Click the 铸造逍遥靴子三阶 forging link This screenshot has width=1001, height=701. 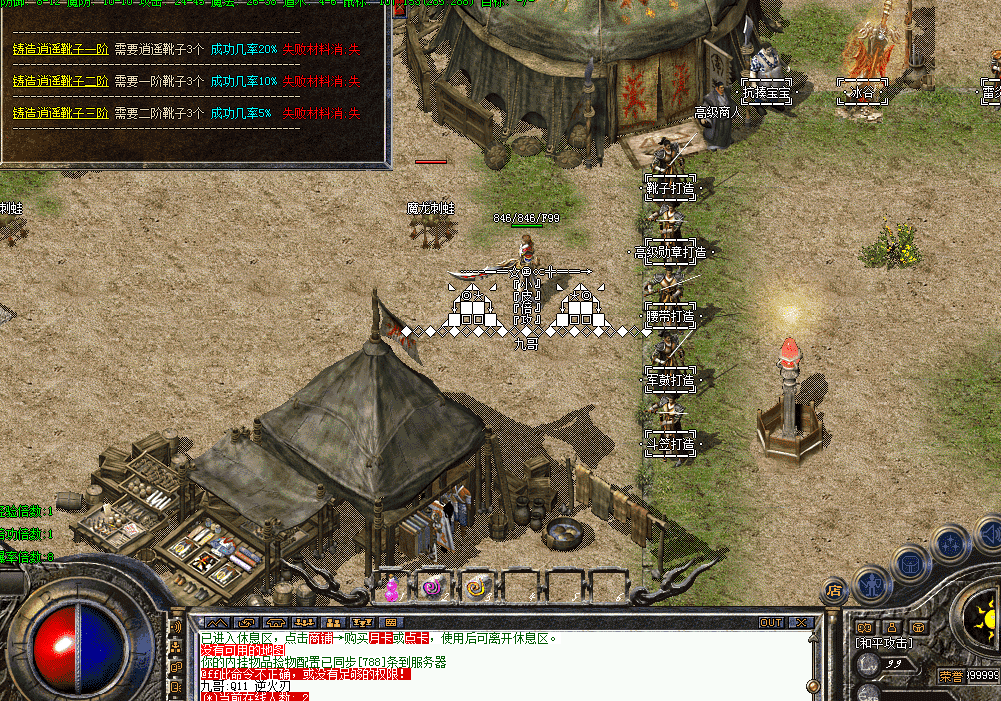[x=61, y=113]
